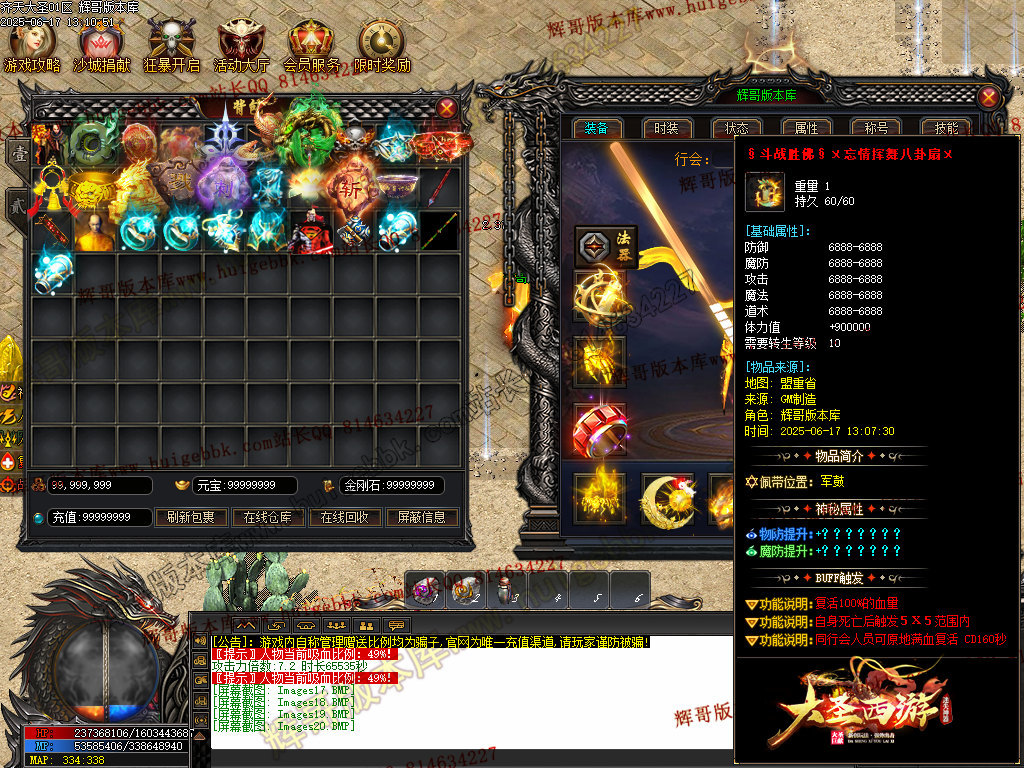The width and height of the screenshot is (1024, 768).
Task: Close the character equipment panel
Action: pos(988,97)
